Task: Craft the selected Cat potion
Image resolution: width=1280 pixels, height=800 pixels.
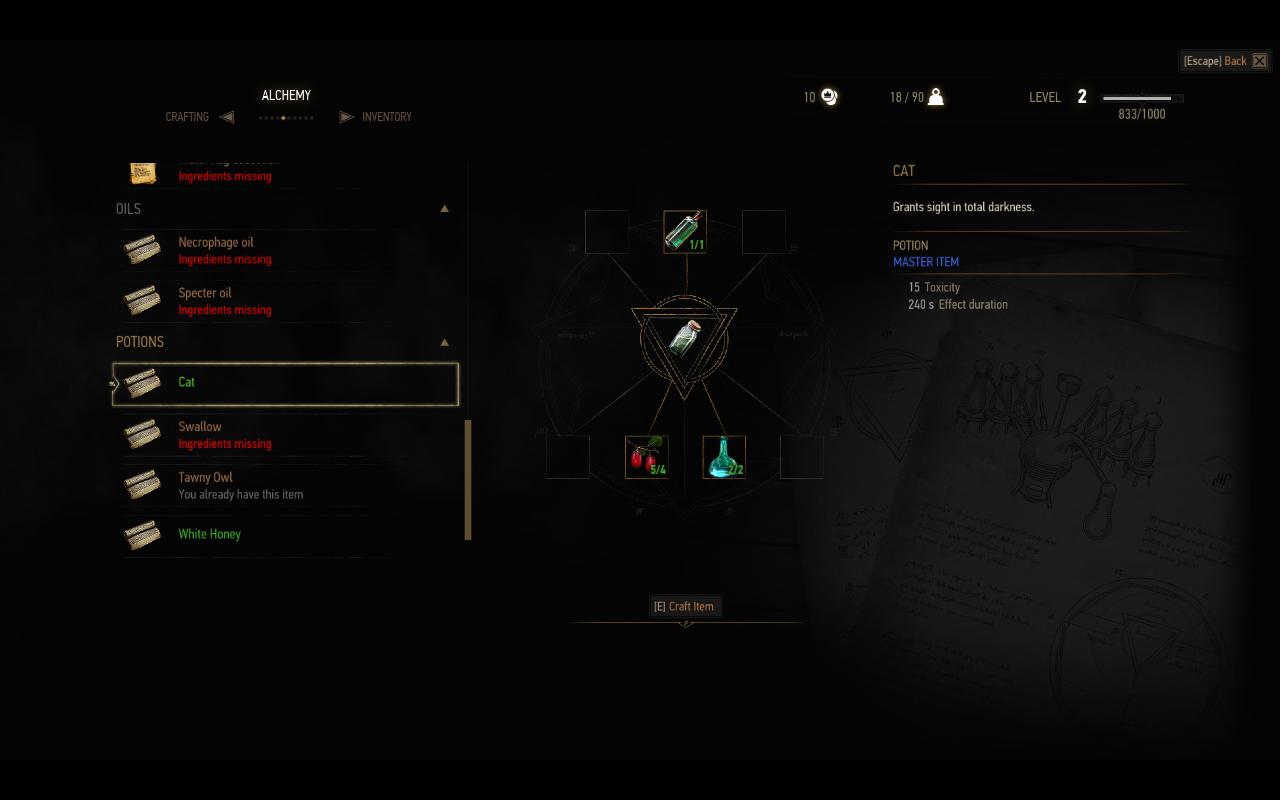Action: pyautogui.click(x=684, y=606)
